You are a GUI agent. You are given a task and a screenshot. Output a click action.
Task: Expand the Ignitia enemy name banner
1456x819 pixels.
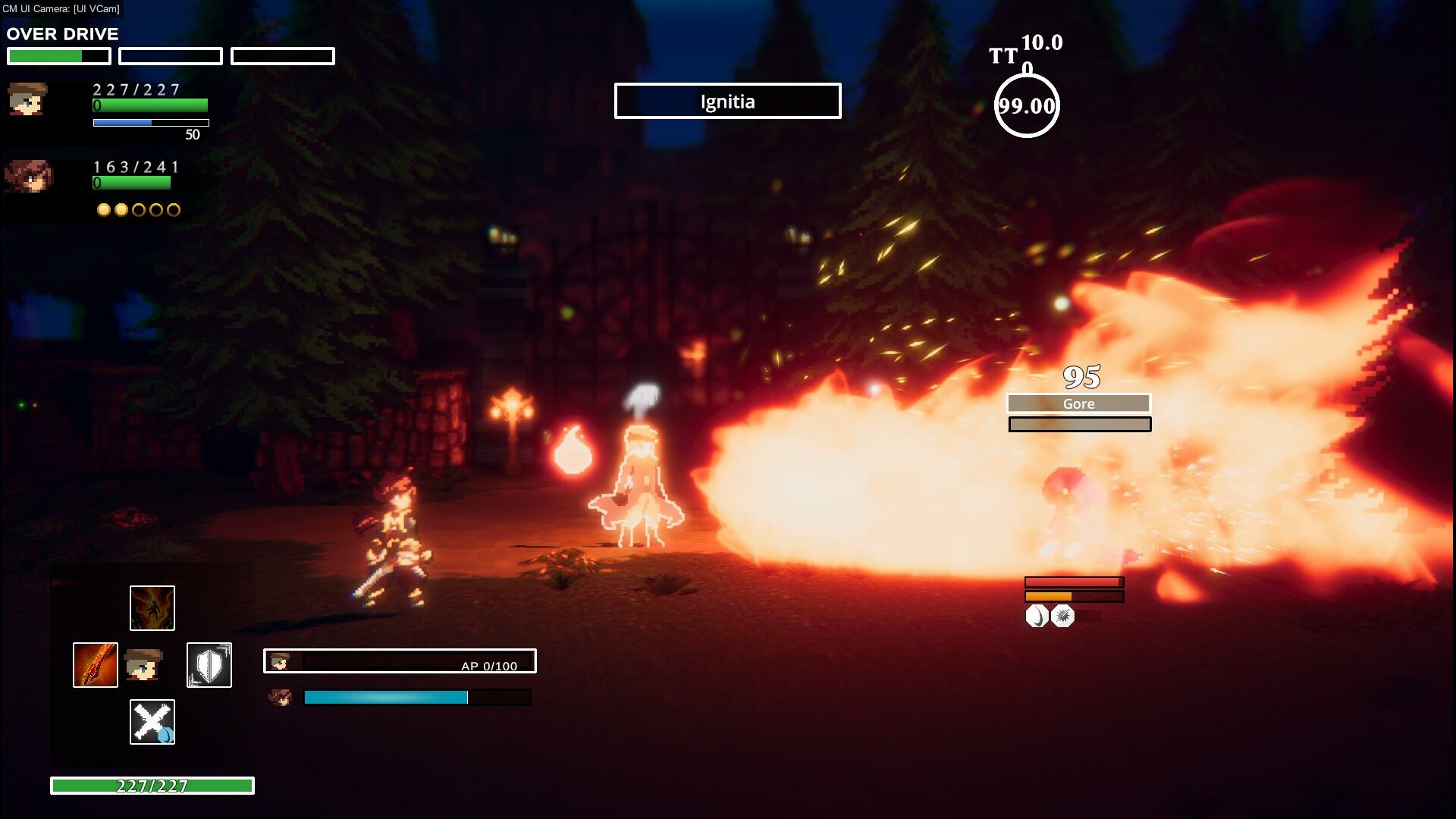(x=726, y=101)
